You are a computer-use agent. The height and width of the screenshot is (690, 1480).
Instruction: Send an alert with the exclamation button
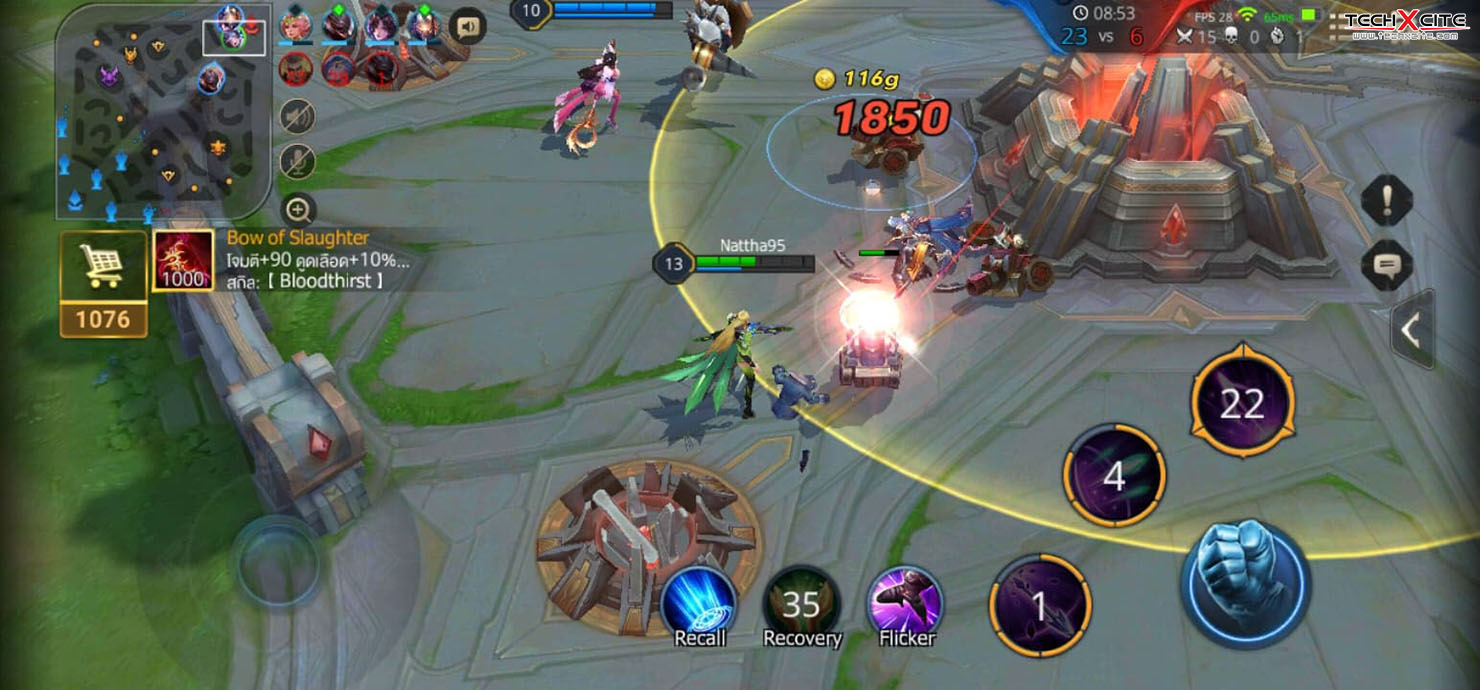1387,202
